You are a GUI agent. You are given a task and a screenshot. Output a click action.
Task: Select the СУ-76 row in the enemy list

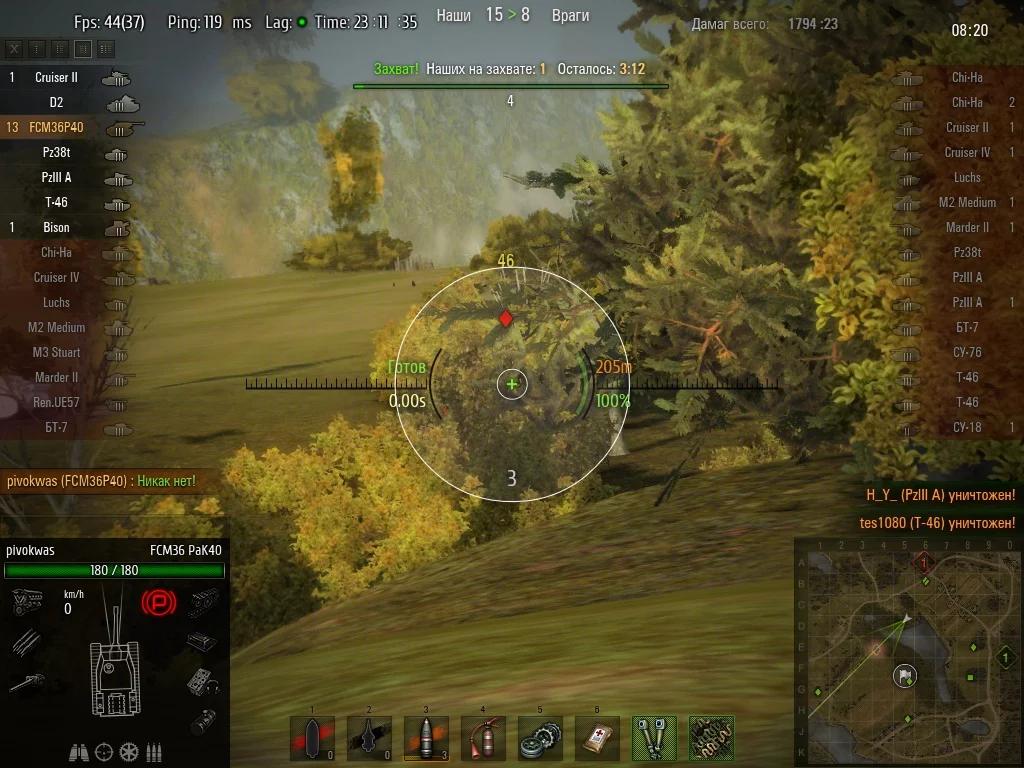(x=960, y=352)
